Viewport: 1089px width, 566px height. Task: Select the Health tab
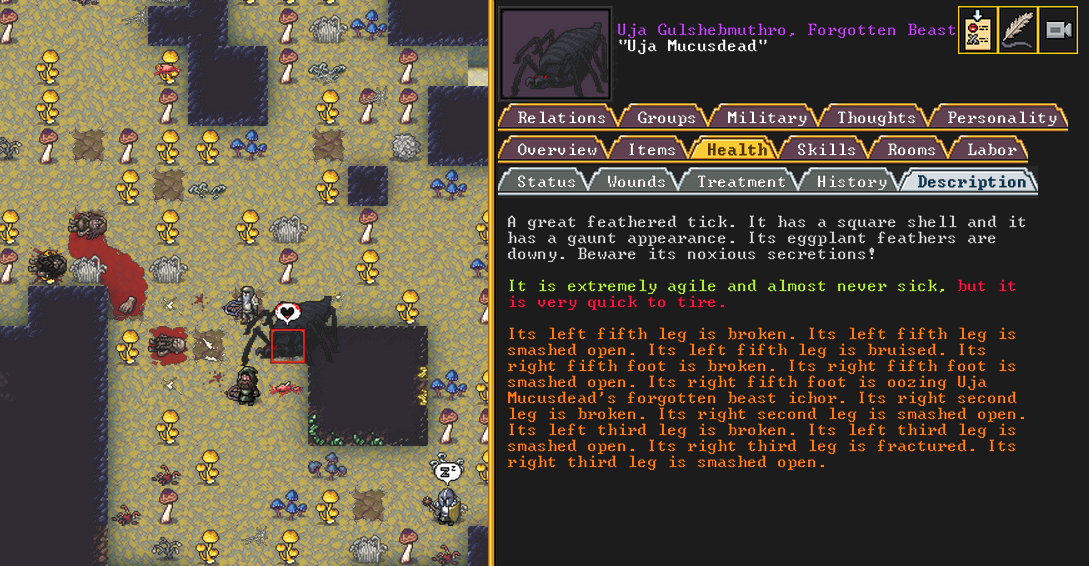click(737, 150)
